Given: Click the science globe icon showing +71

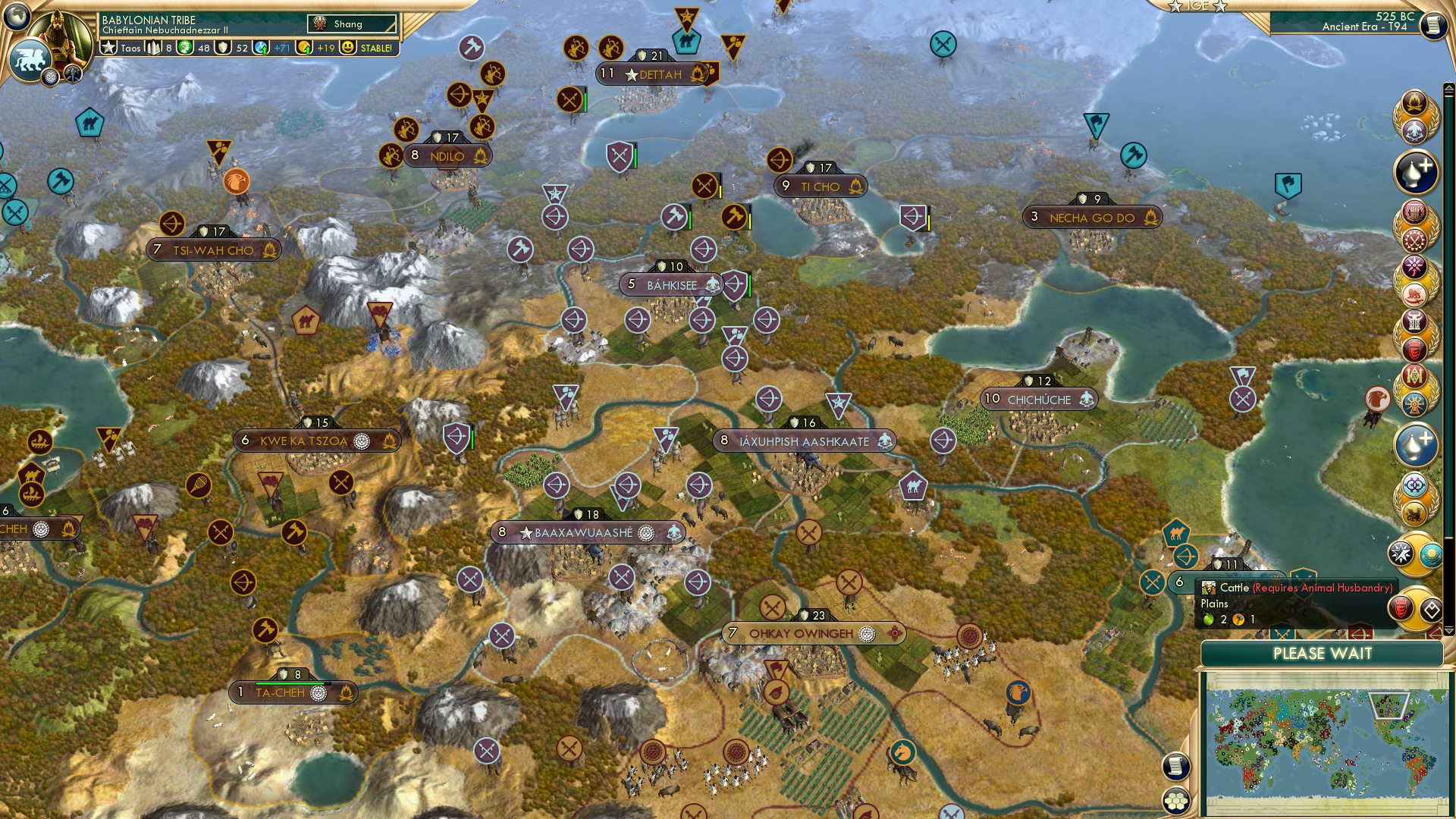Looking at the screenshot, I should 261,48.
